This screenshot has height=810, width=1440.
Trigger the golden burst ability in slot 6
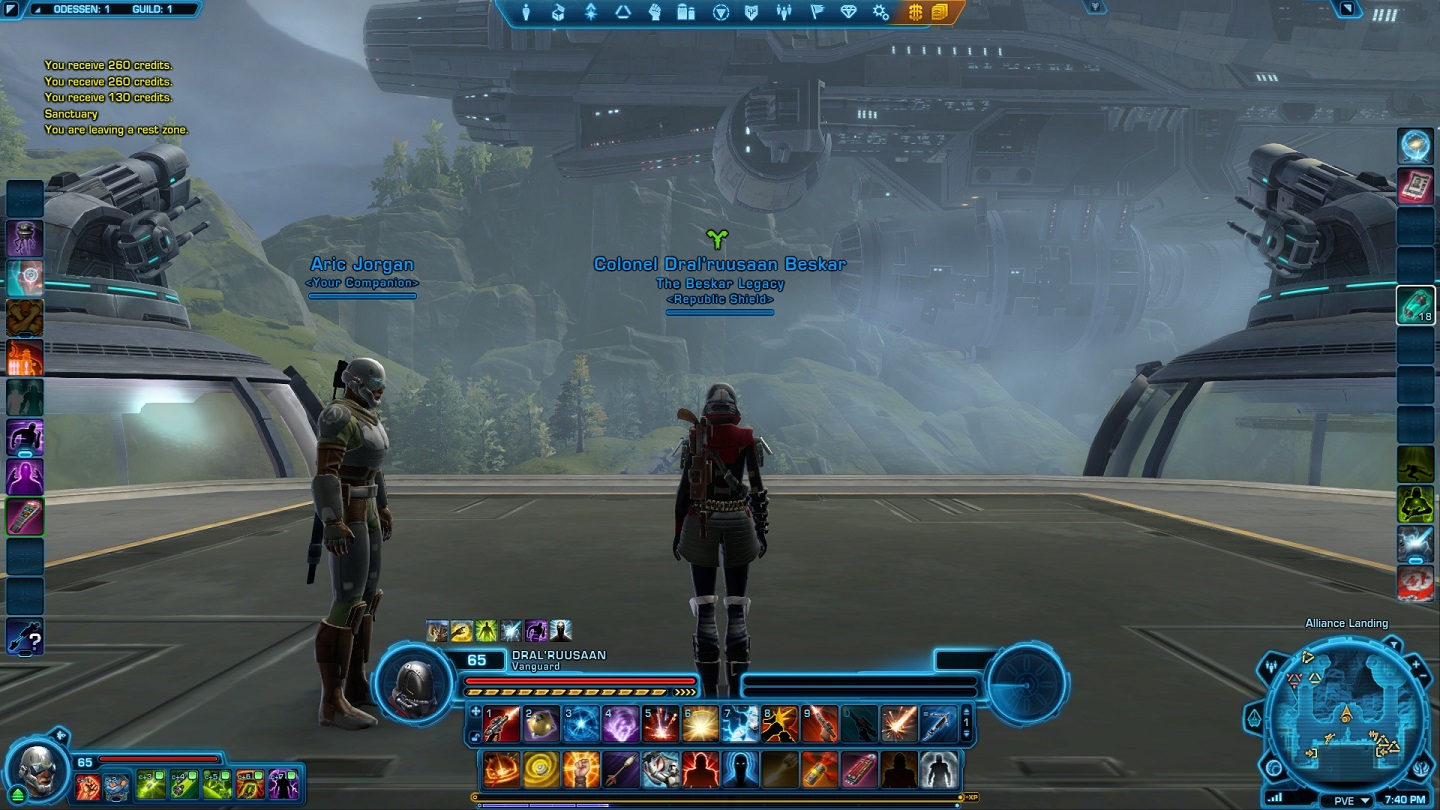[701, 724]
